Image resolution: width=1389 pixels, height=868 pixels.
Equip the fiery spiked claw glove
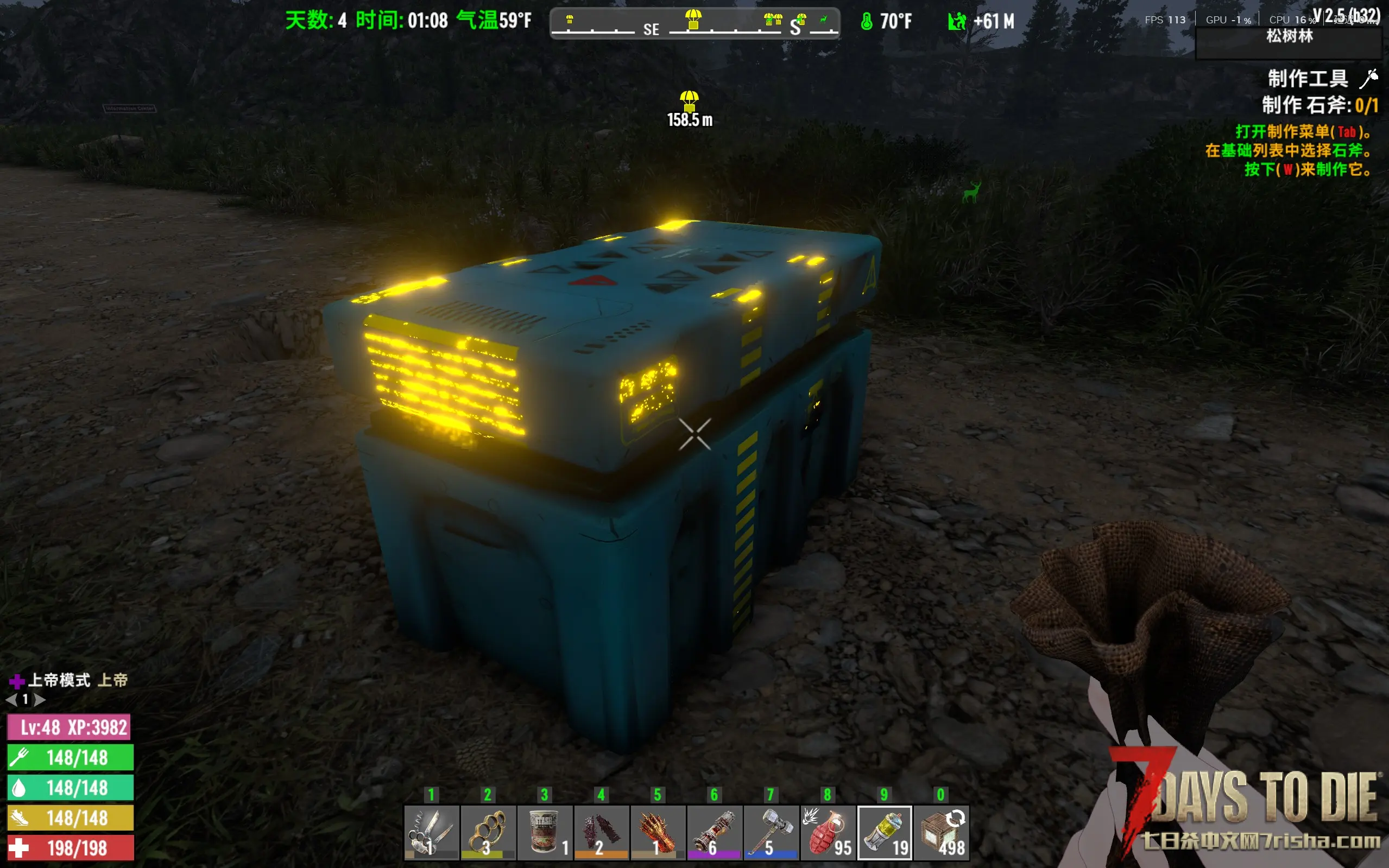coord(658,832)
